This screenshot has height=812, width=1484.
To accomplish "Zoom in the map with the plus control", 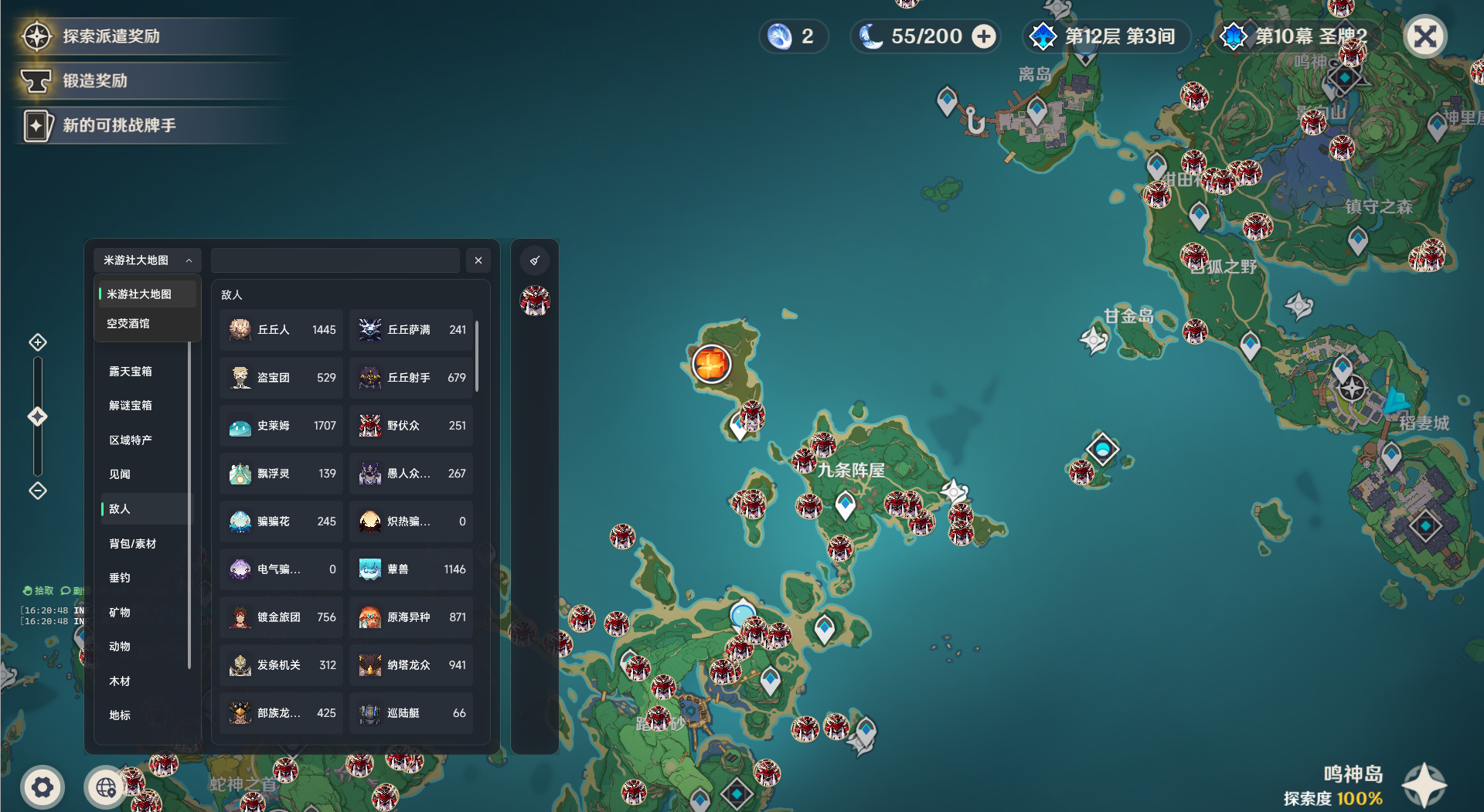I will coord(38,342).
